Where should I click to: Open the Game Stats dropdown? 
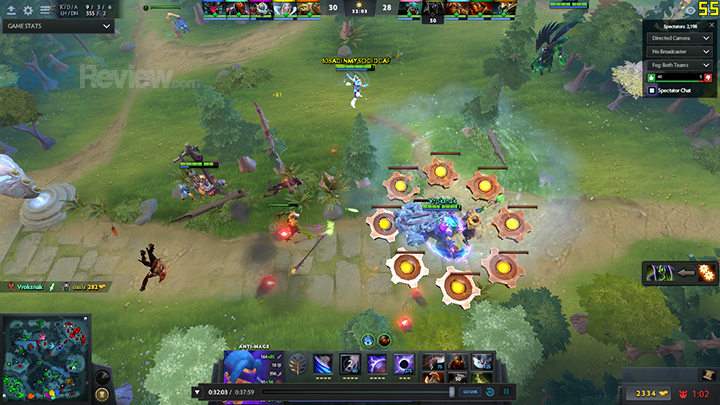pyautogui.click(x=57, y=26)
